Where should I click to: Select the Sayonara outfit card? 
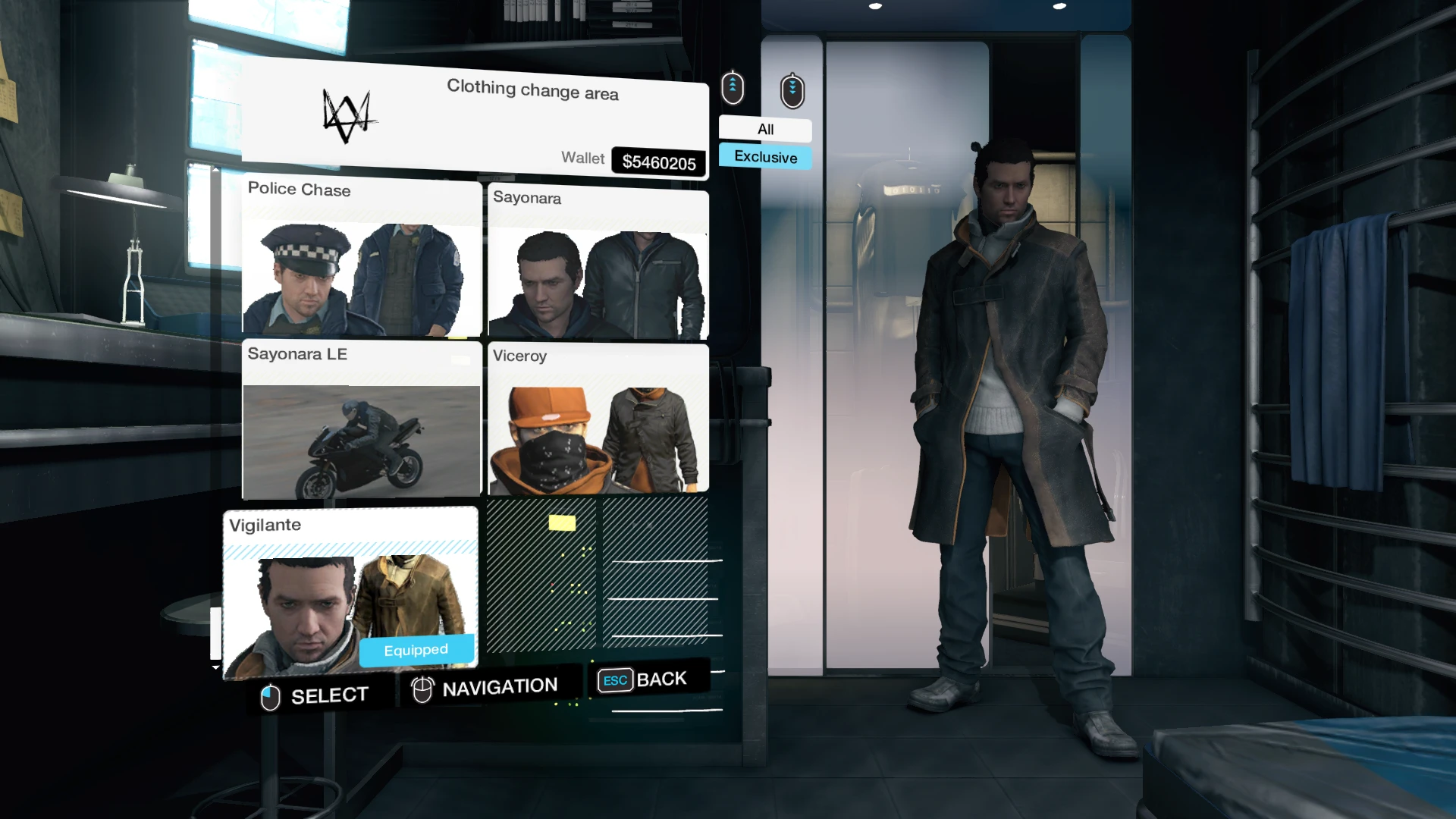[x=598, y=262]
